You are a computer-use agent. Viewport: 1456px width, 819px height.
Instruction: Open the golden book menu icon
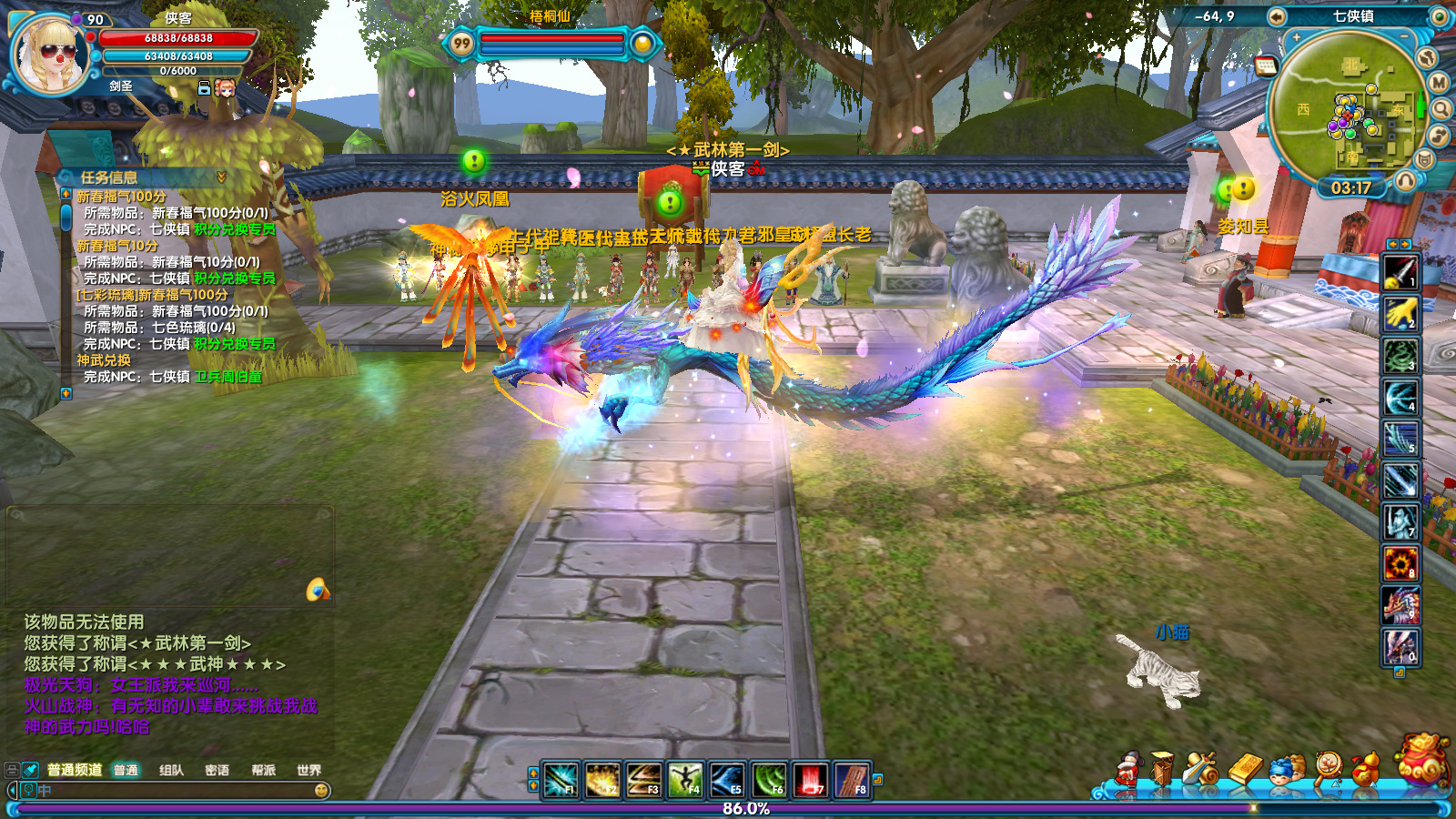pyautogui.click(x=1246, y=770)
